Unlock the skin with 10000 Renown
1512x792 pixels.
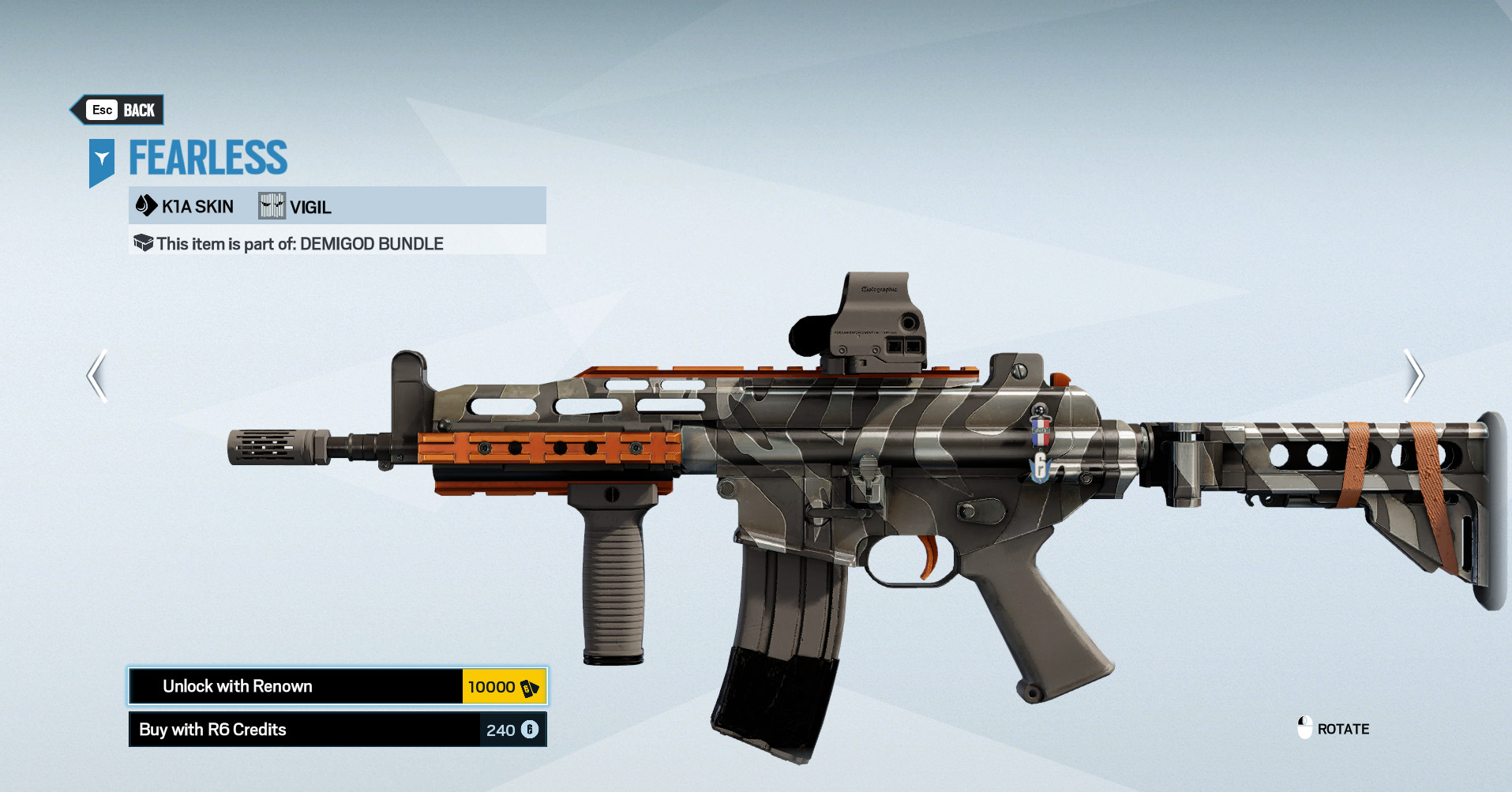(x=337, y=686)
